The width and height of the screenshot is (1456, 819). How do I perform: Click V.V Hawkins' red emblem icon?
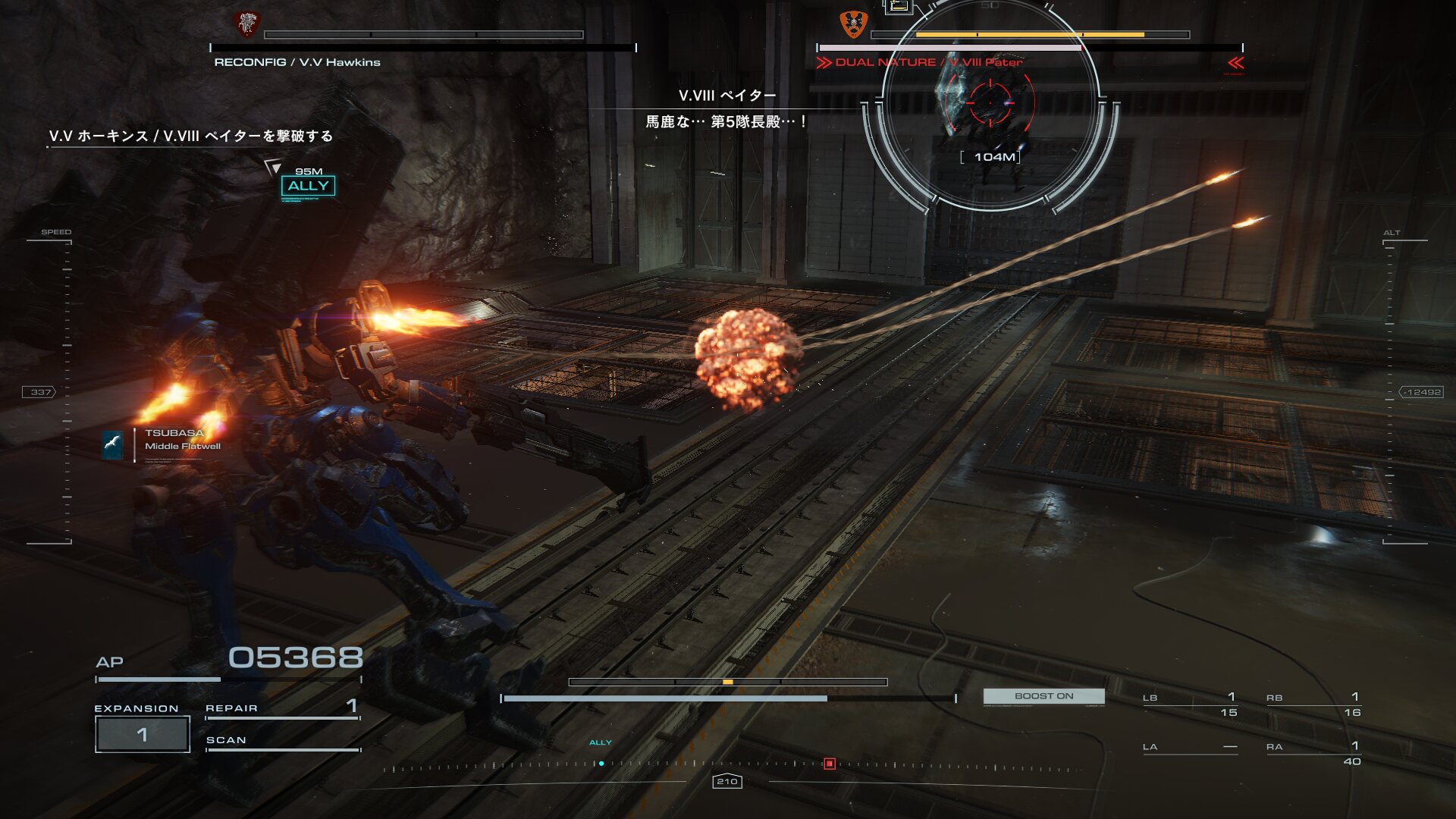click(246, 24)
